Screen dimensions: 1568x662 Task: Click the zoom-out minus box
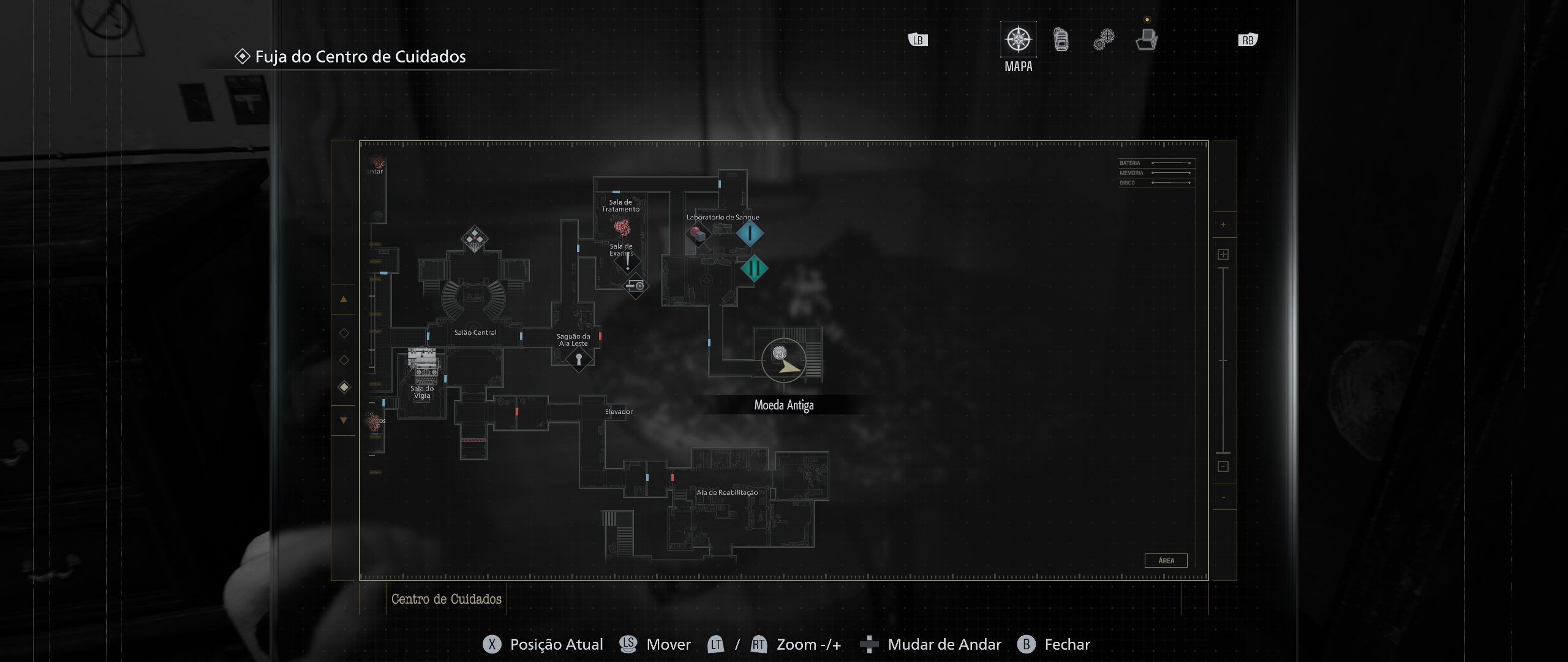click(x=1223, y=467)
